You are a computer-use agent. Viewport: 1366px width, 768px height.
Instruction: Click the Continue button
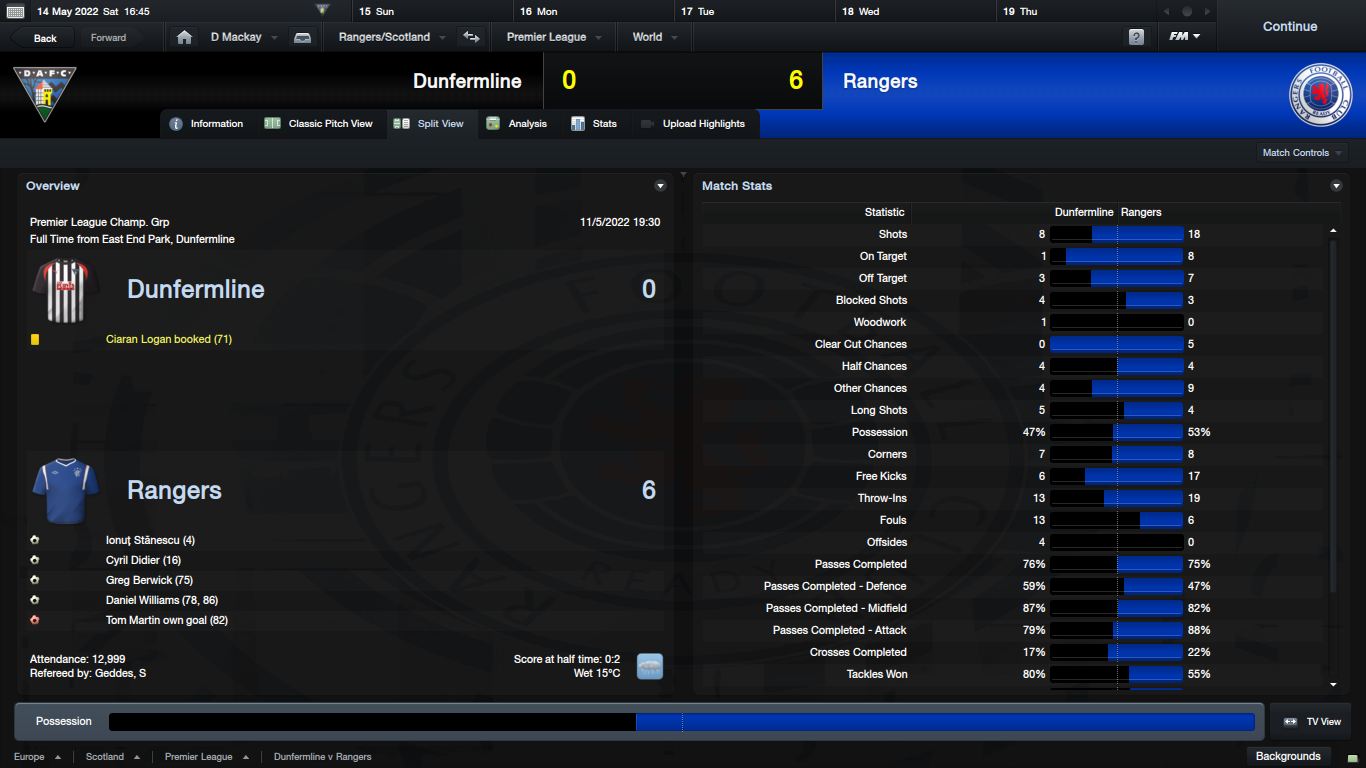coord(1289,27)
